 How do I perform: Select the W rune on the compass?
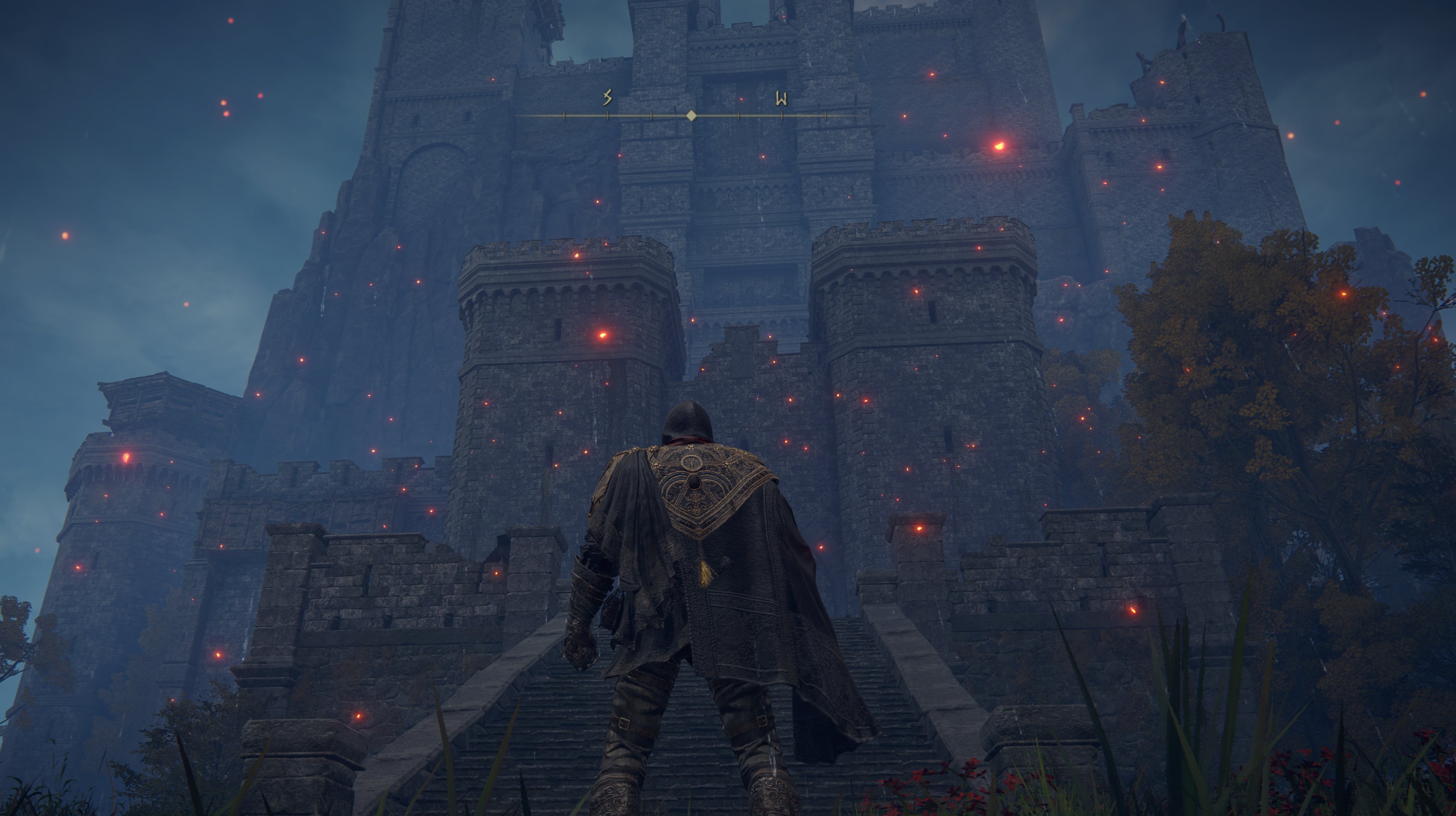[781, 99]
